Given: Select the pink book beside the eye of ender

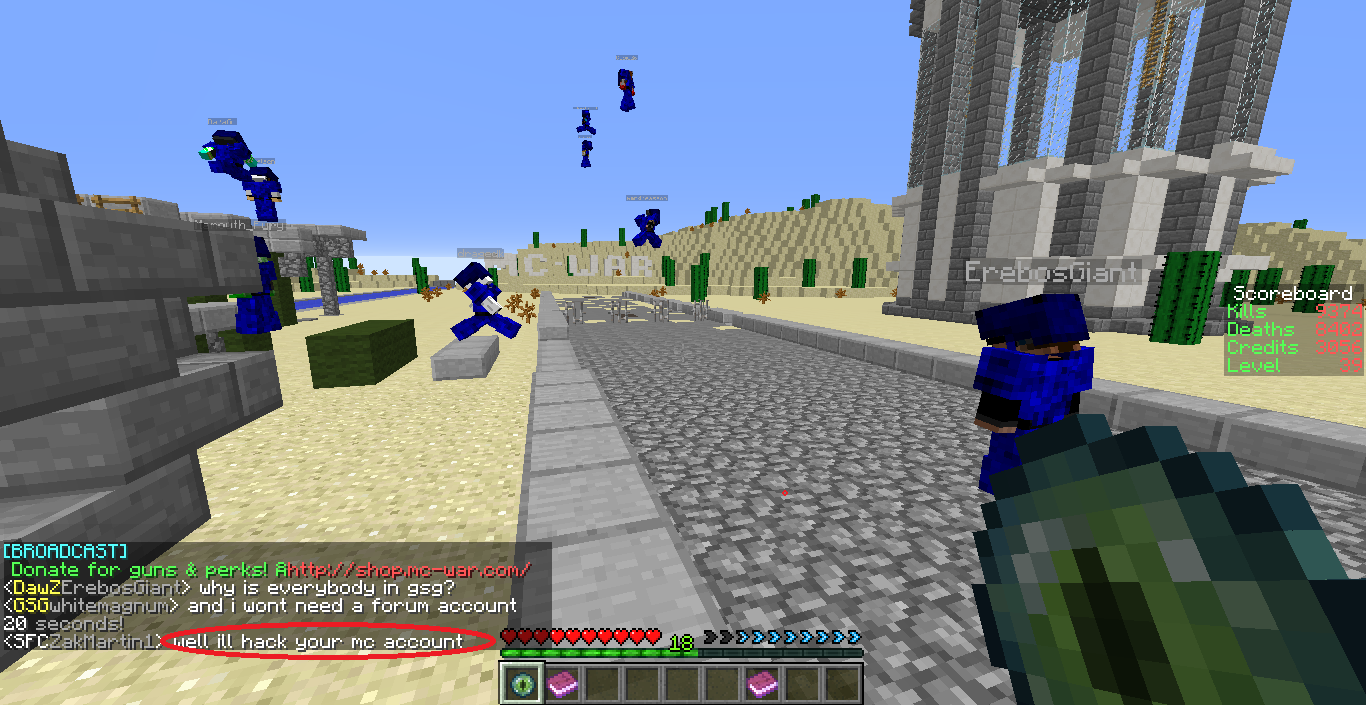Looking at the screenshot, I should point(561,683).
